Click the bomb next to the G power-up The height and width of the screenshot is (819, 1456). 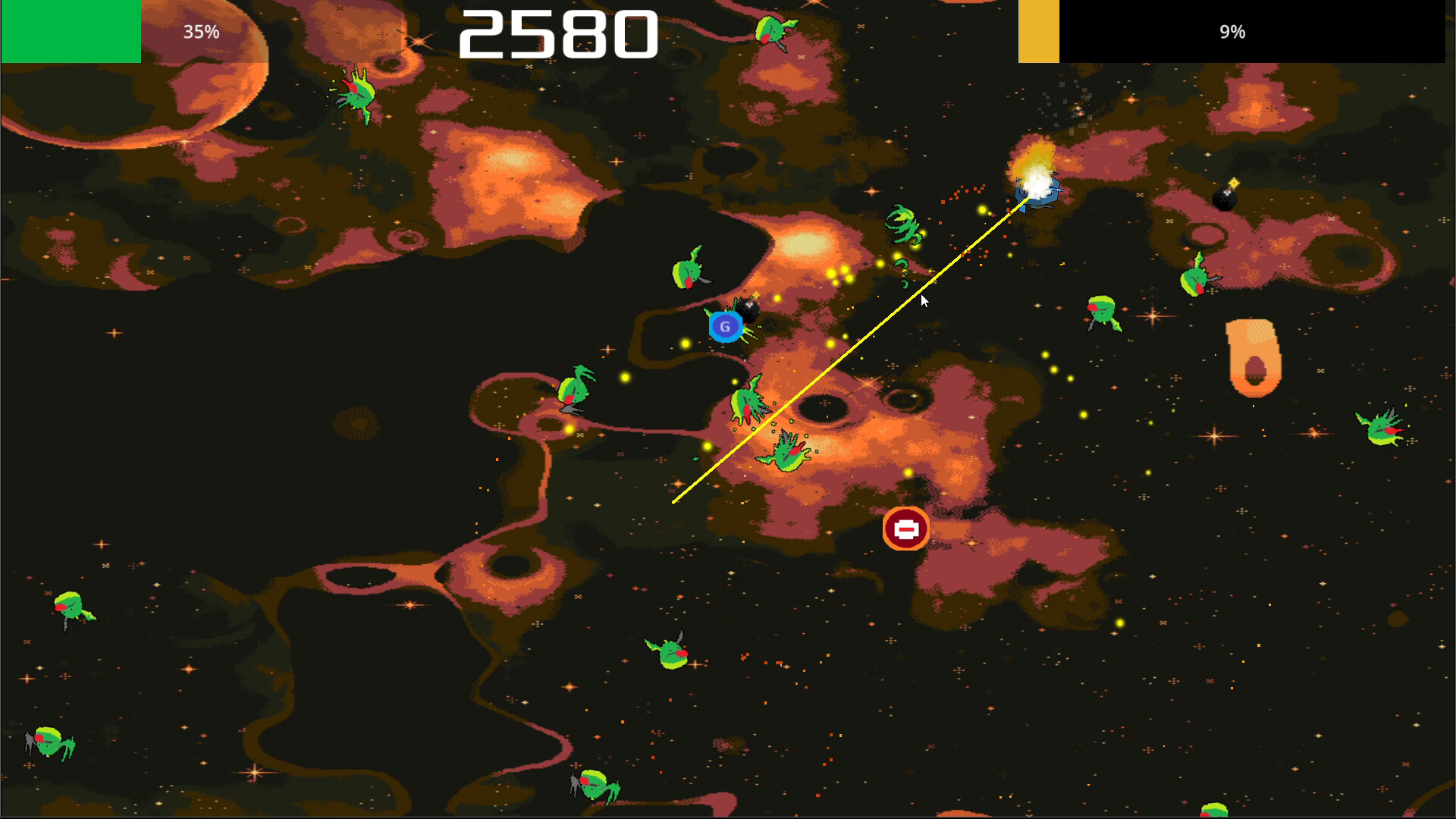[x=749, y=306]
